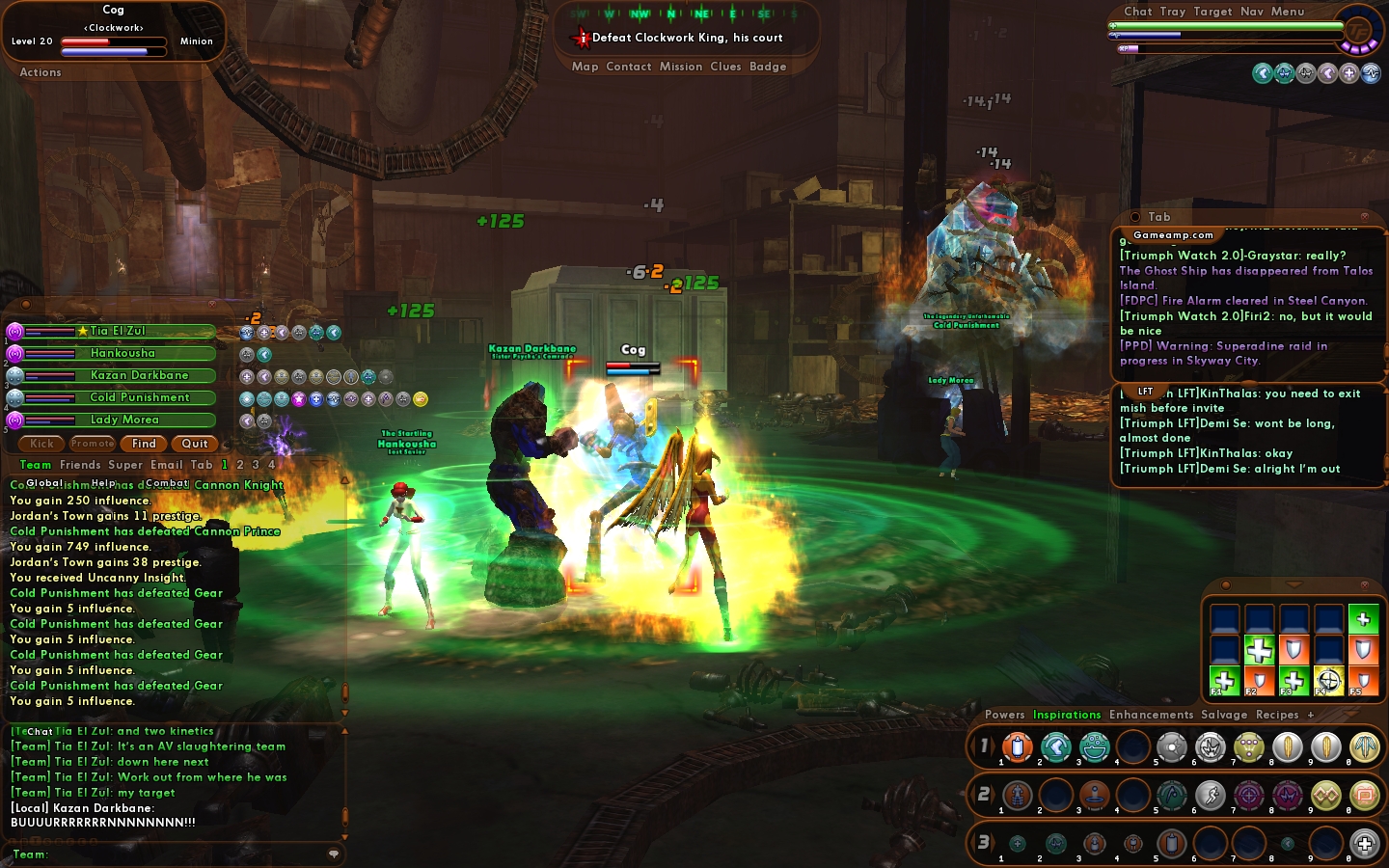Switch to the Email tab

[x=166, y=465]
